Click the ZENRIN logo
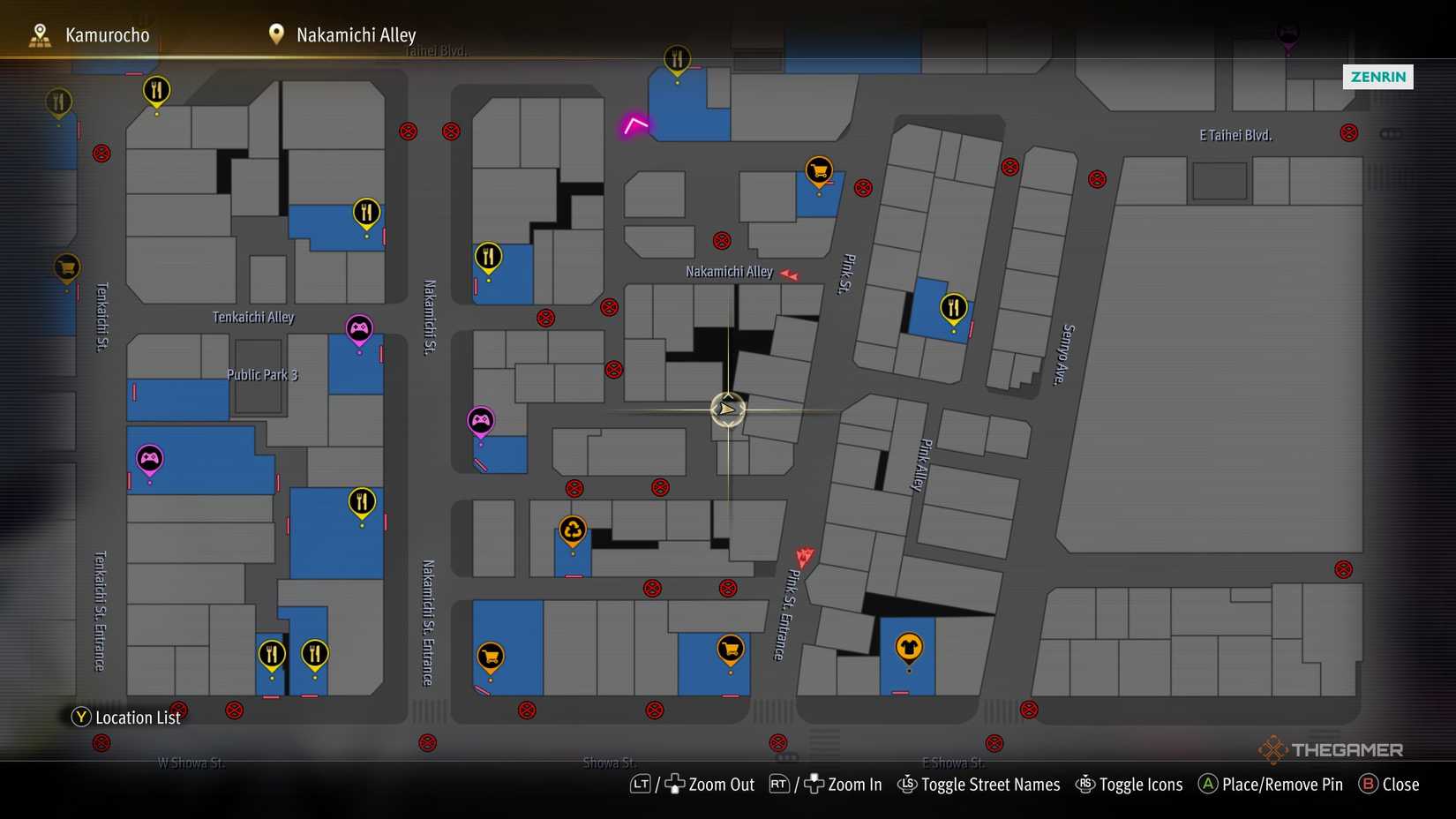Image resolution: width=1456 pixels, height=819 pixels. click(x=1378, y=78)
